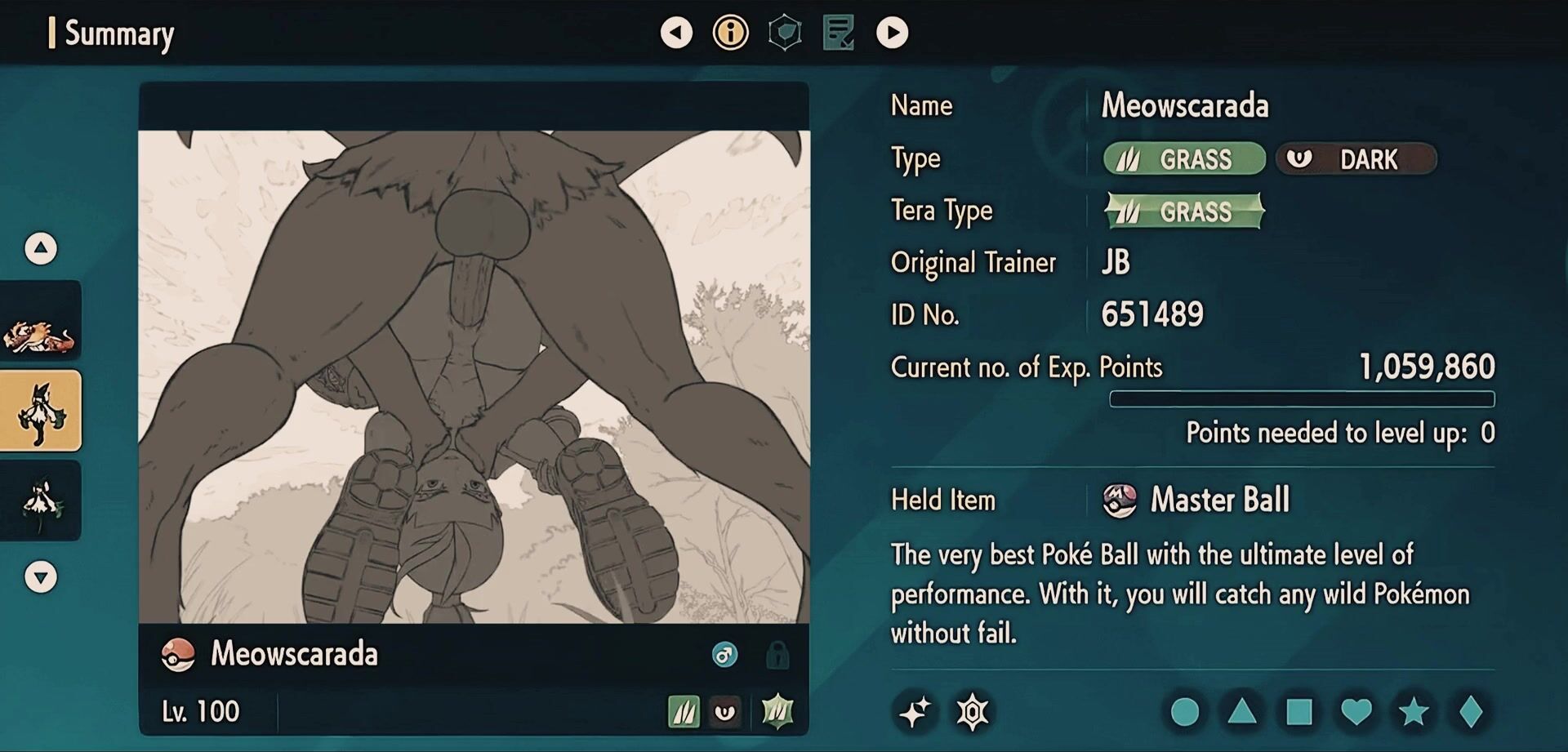This screenshot has width=1568, height=752.
Task: Switch to the hexagon stats tab
Action: pyautogui.click(x=785, y=33)
